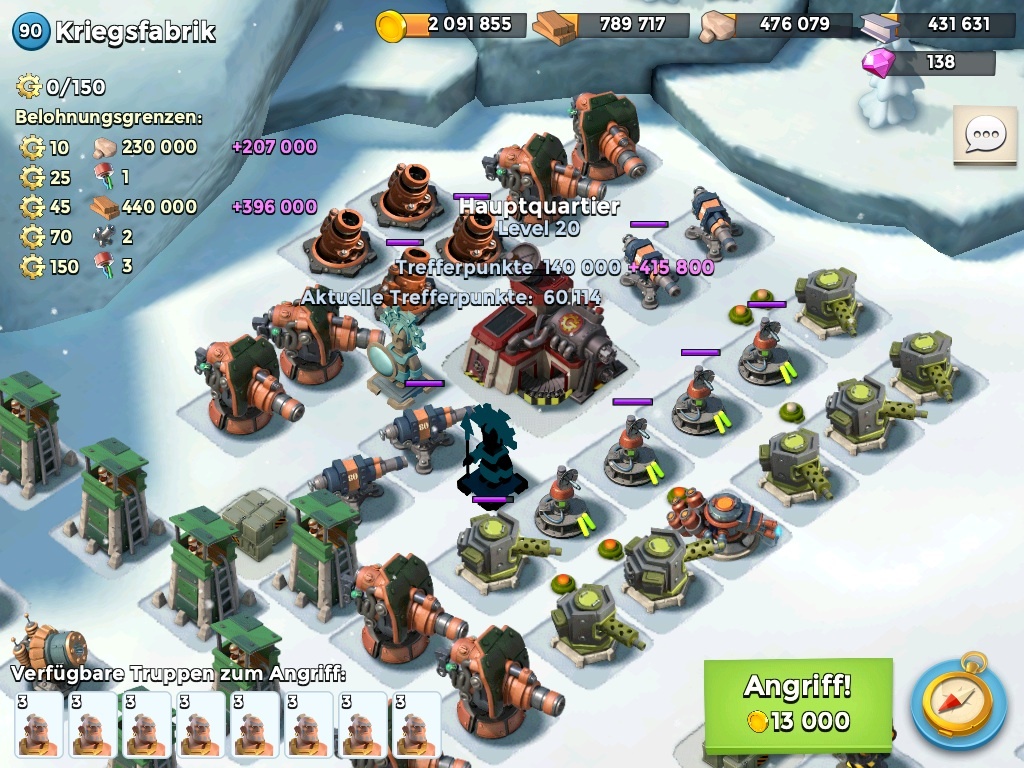Select the stone resource counter
The height and width of the screenshot is (768, 1024).
(776, 25)
